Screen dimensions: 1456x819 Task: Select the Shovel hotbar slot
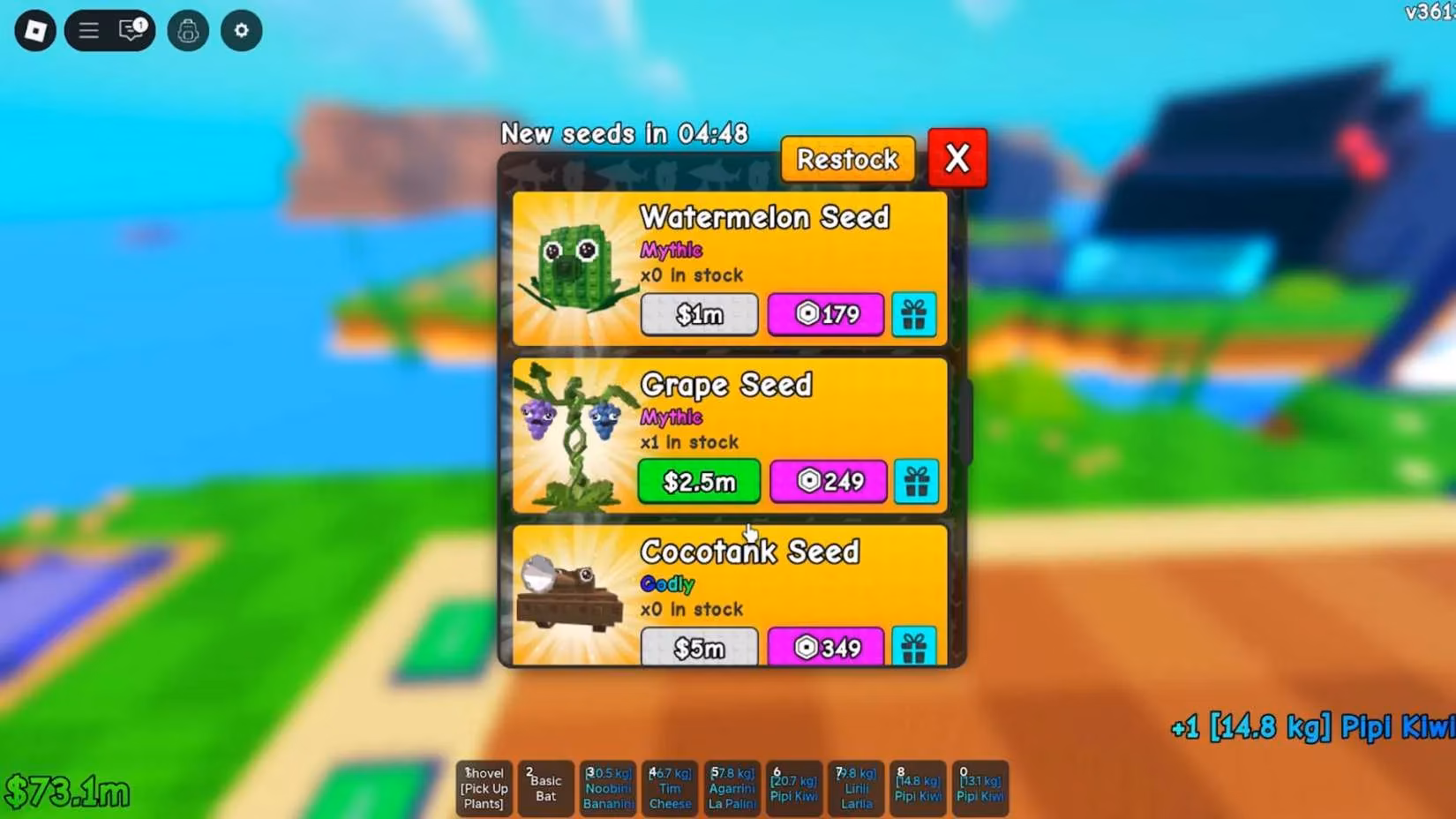click(x=484, y=787)
